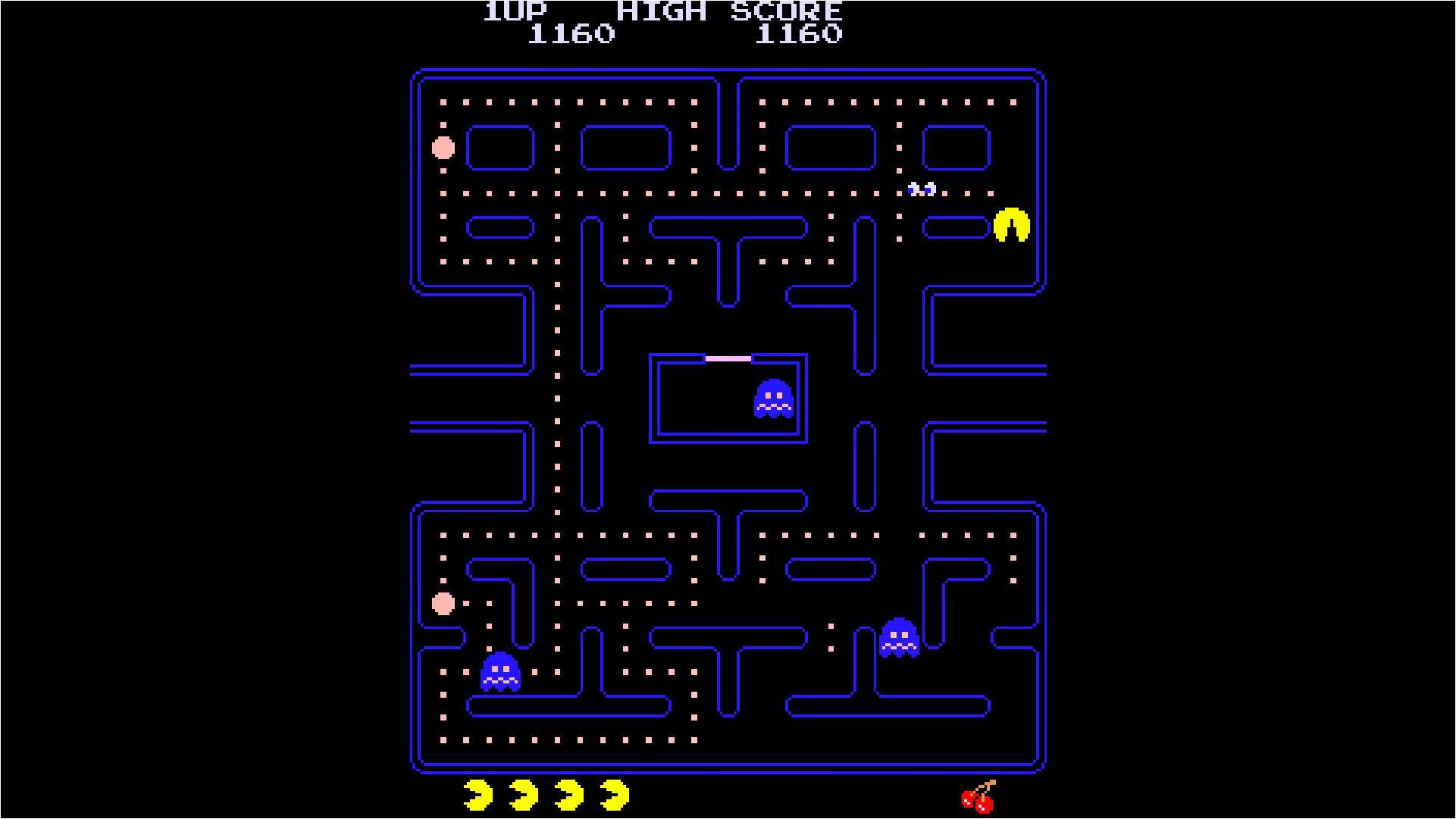
Task: Click the high score value 1160
Action: (800, 33)
